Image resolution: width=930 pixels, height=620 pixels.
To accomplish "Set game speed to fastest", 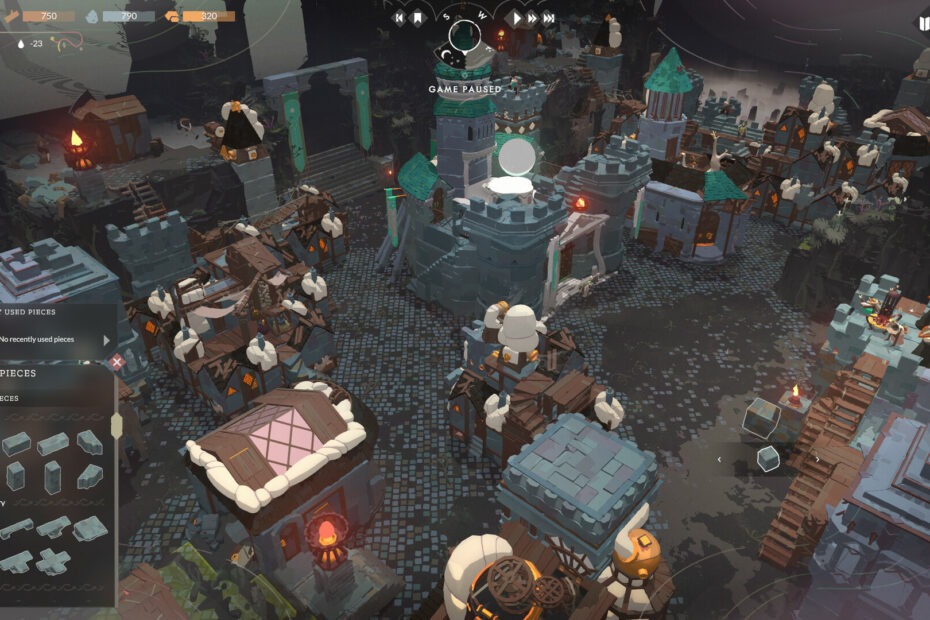I will [550, 18].
